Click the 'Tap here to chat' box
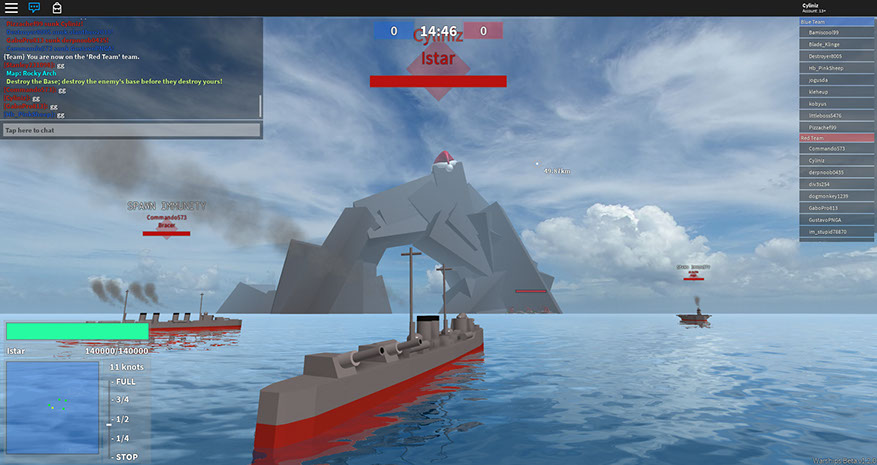The image size is (877, 465). coord(132,130)
